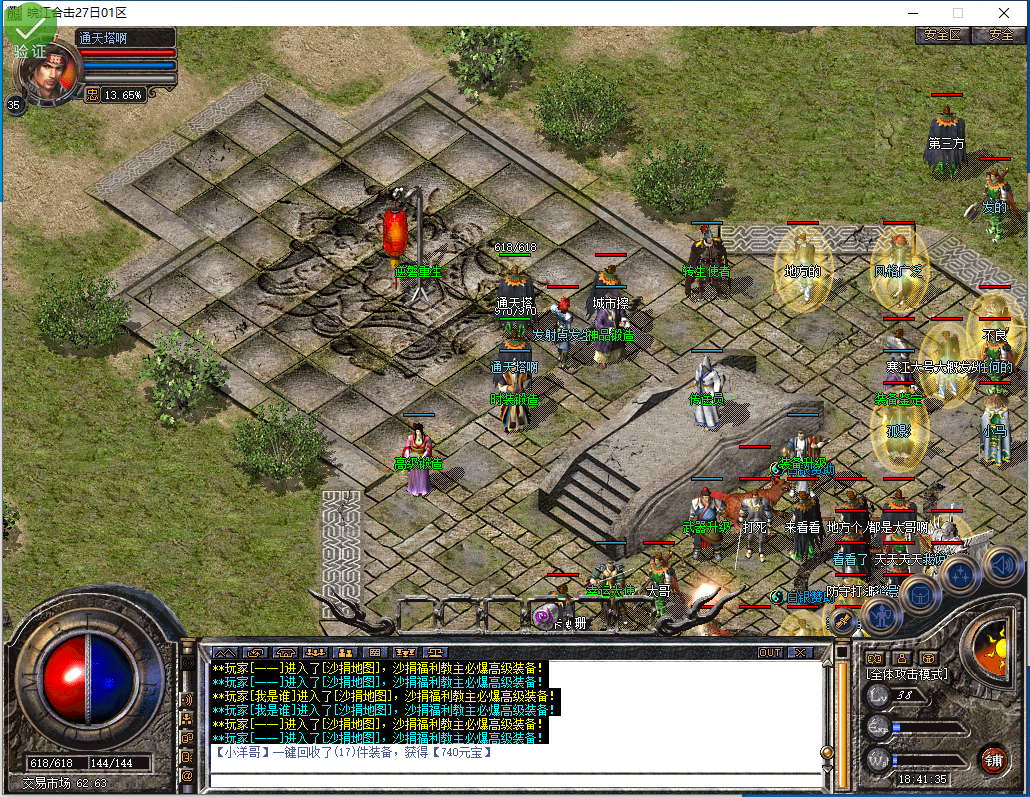Click the chat scrollbar gold knob
1030x797 pixels.
tap(827, 753)
